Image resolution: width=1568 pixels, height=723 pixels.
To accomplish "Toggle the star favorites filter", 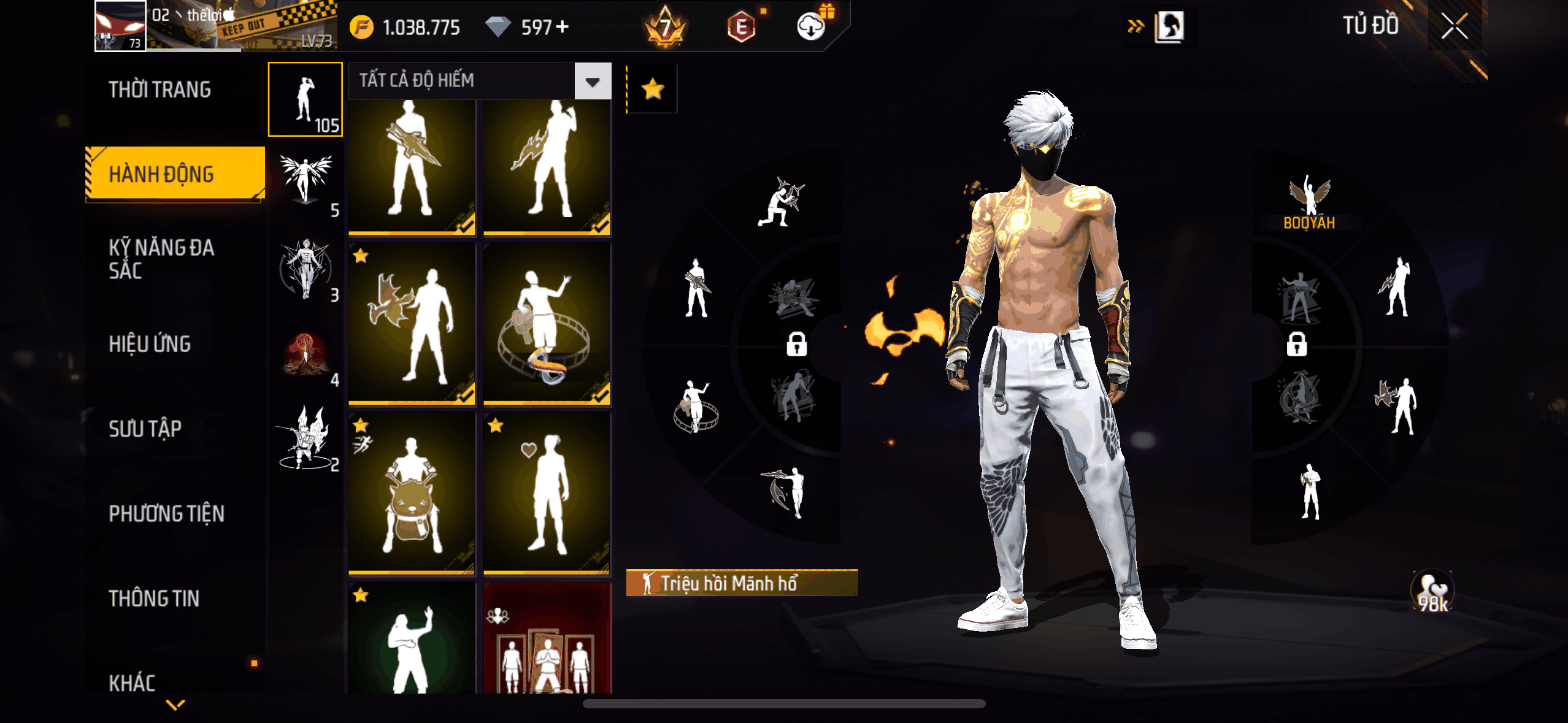I will 653,90.
